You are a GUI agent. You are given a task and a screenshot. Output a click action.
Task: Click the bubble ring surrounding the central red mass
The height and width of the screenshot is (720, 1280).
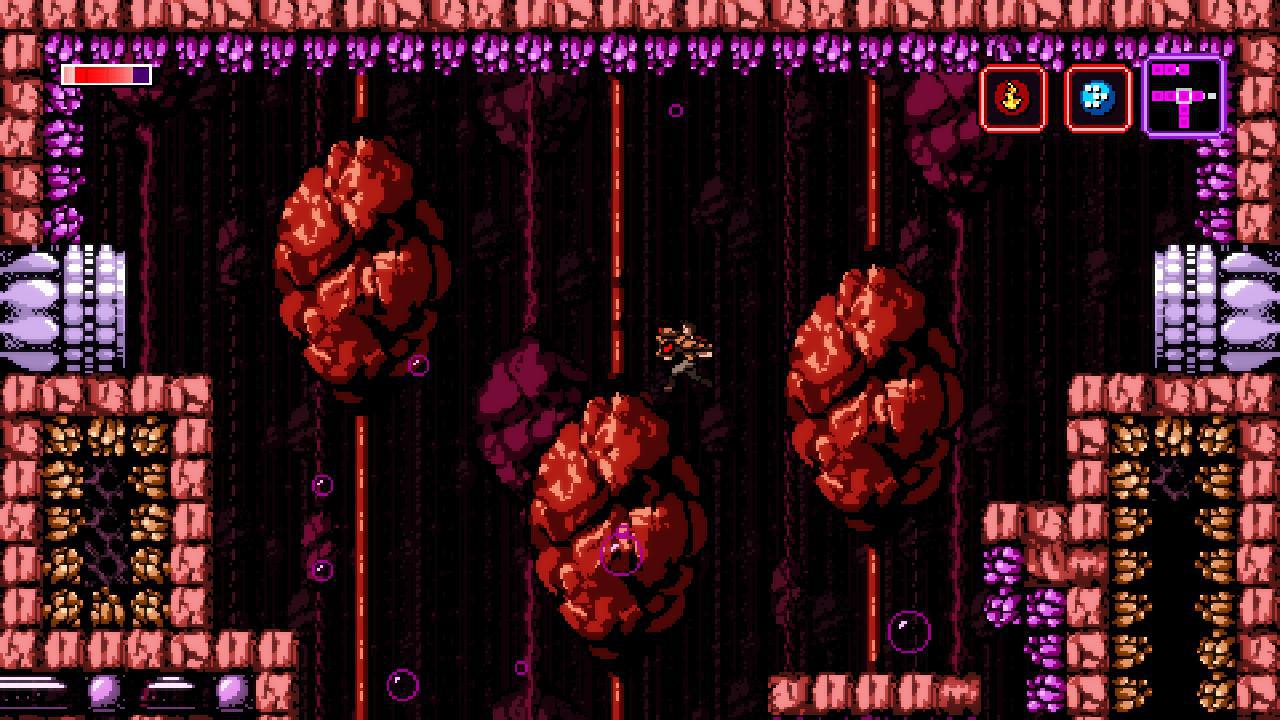tap(620, 552)
